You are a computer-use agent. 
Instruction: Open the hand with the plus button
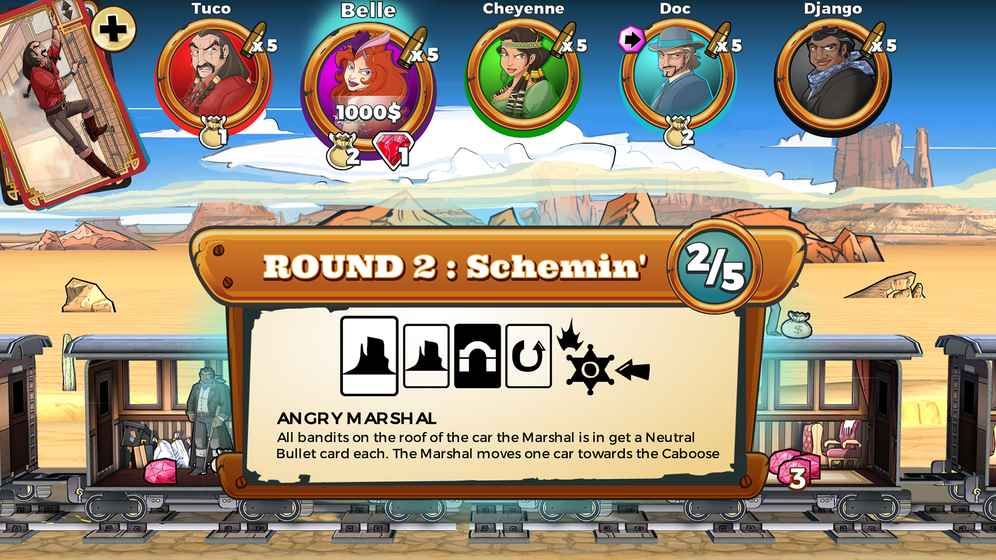tap(114, 29)
